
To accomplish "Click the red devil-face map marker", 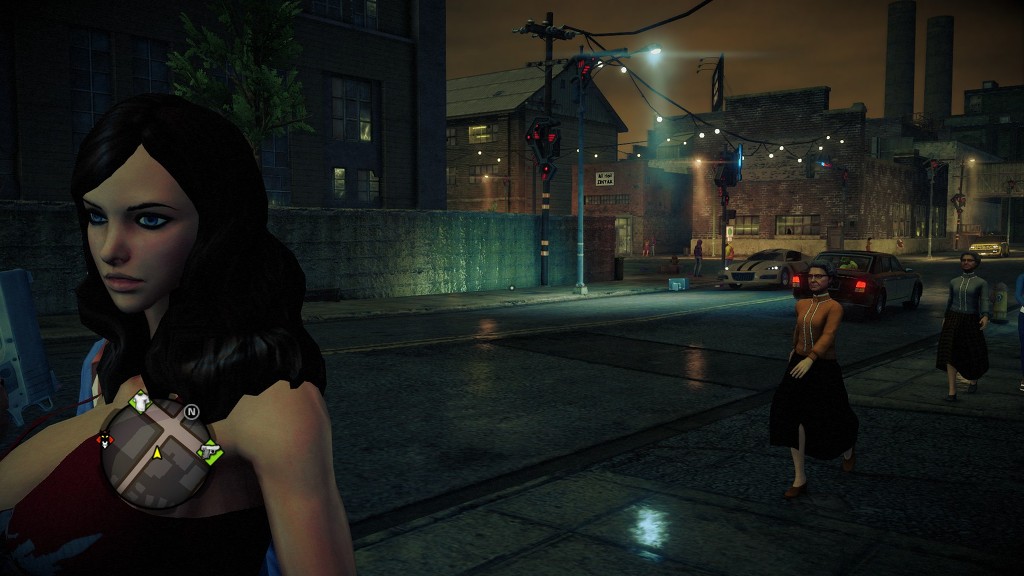I will [x=104, y=440].
